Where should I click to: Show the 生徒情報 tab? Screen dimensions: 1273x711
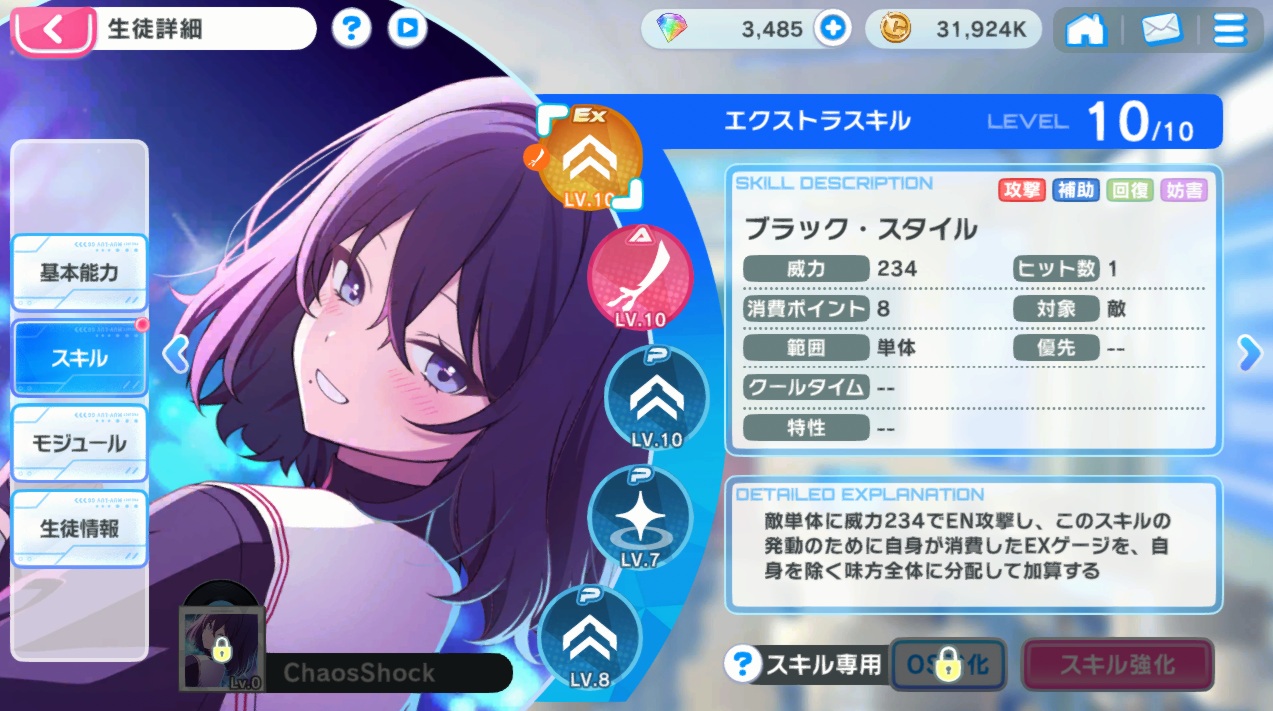tap(80, 528)
